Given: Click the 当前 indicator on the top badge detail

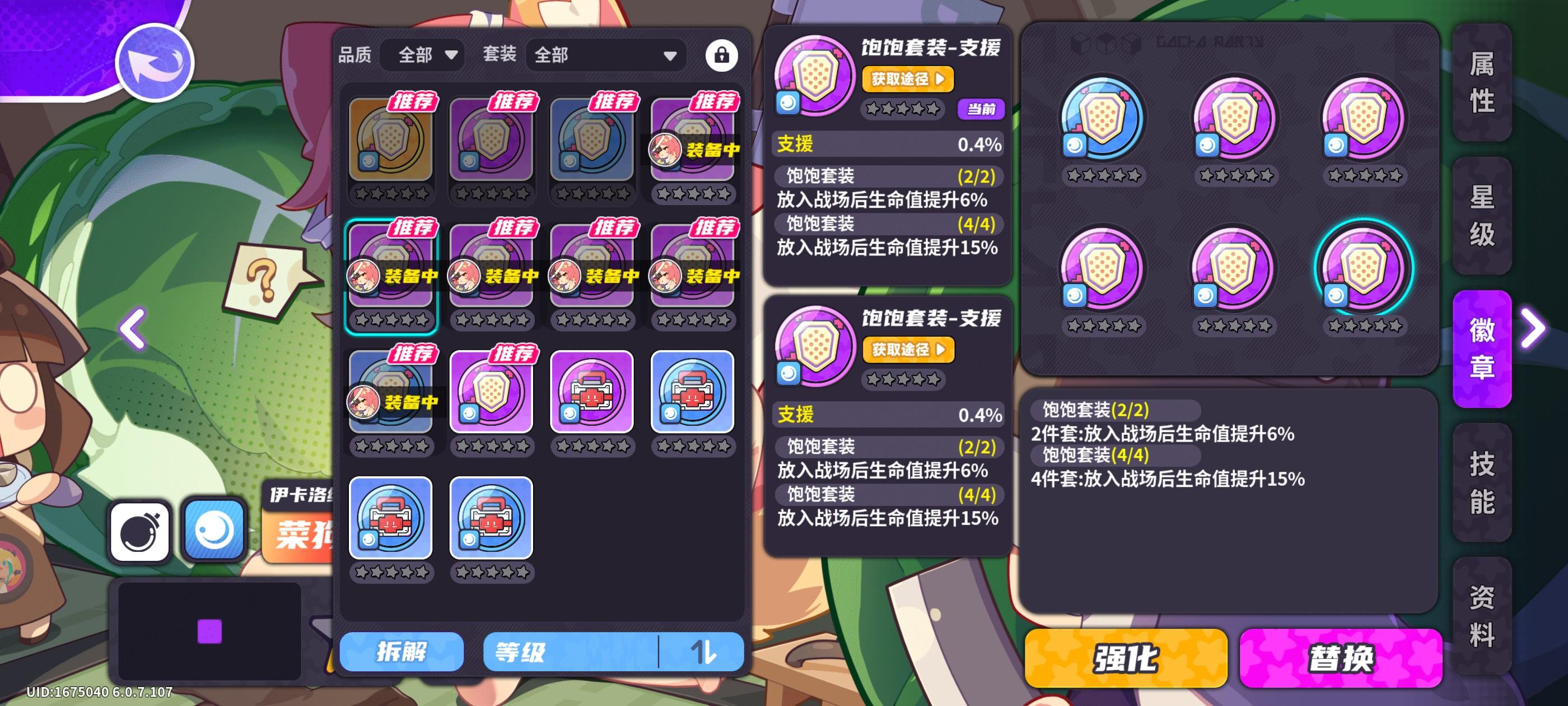Looking at the screenshot, I should 981,110.
